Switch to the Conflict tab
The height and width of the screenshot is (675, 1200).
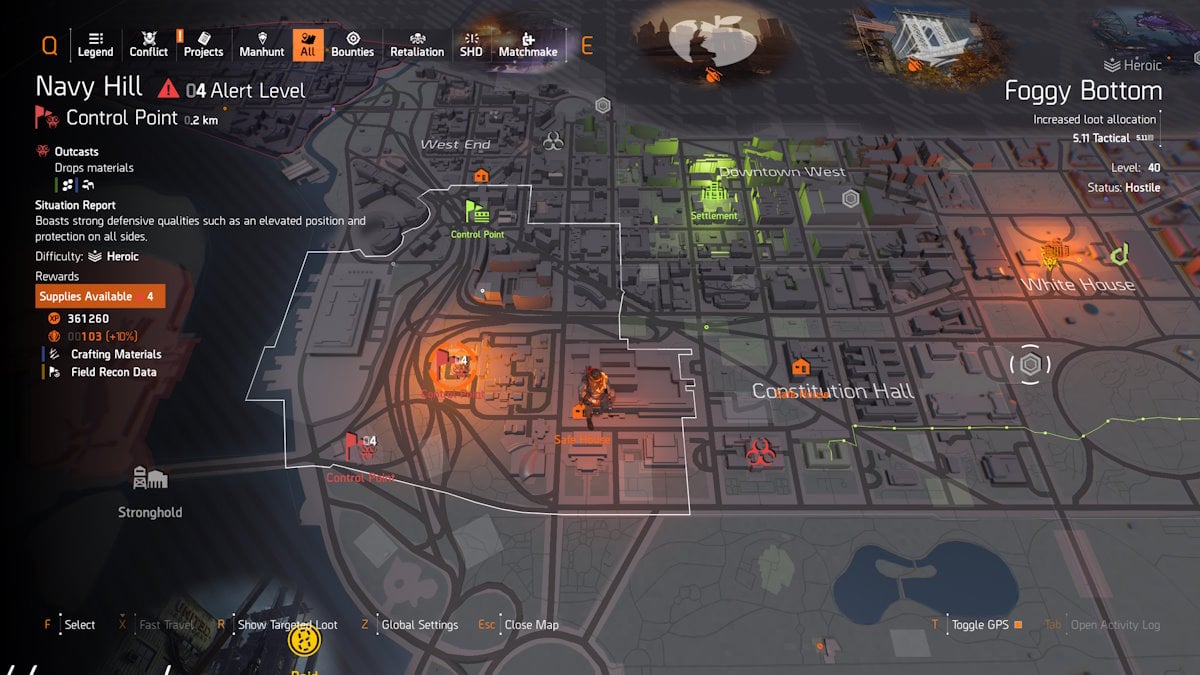(x=149, y=44)
